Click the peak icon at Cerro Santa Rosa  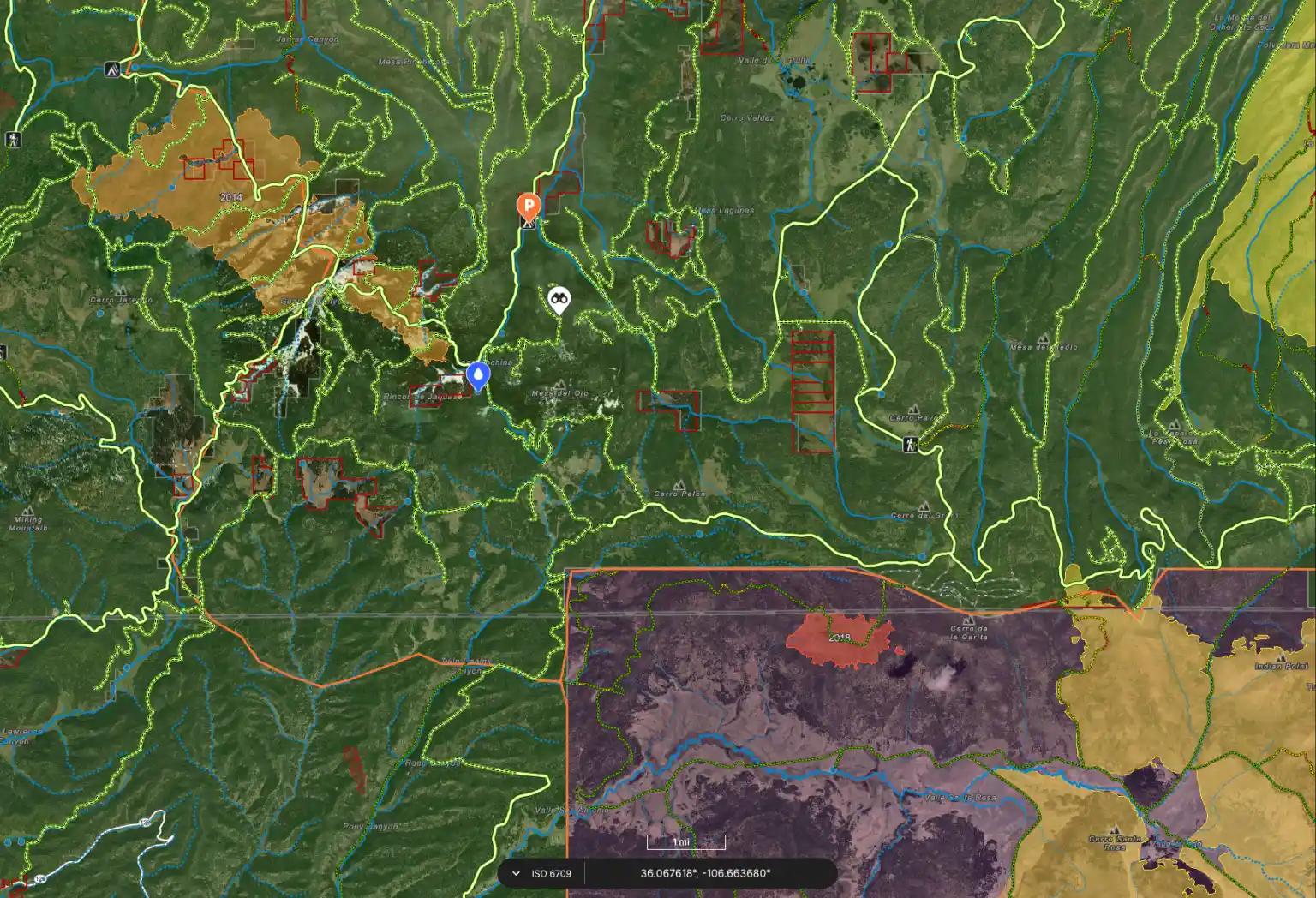point(1115,829)
